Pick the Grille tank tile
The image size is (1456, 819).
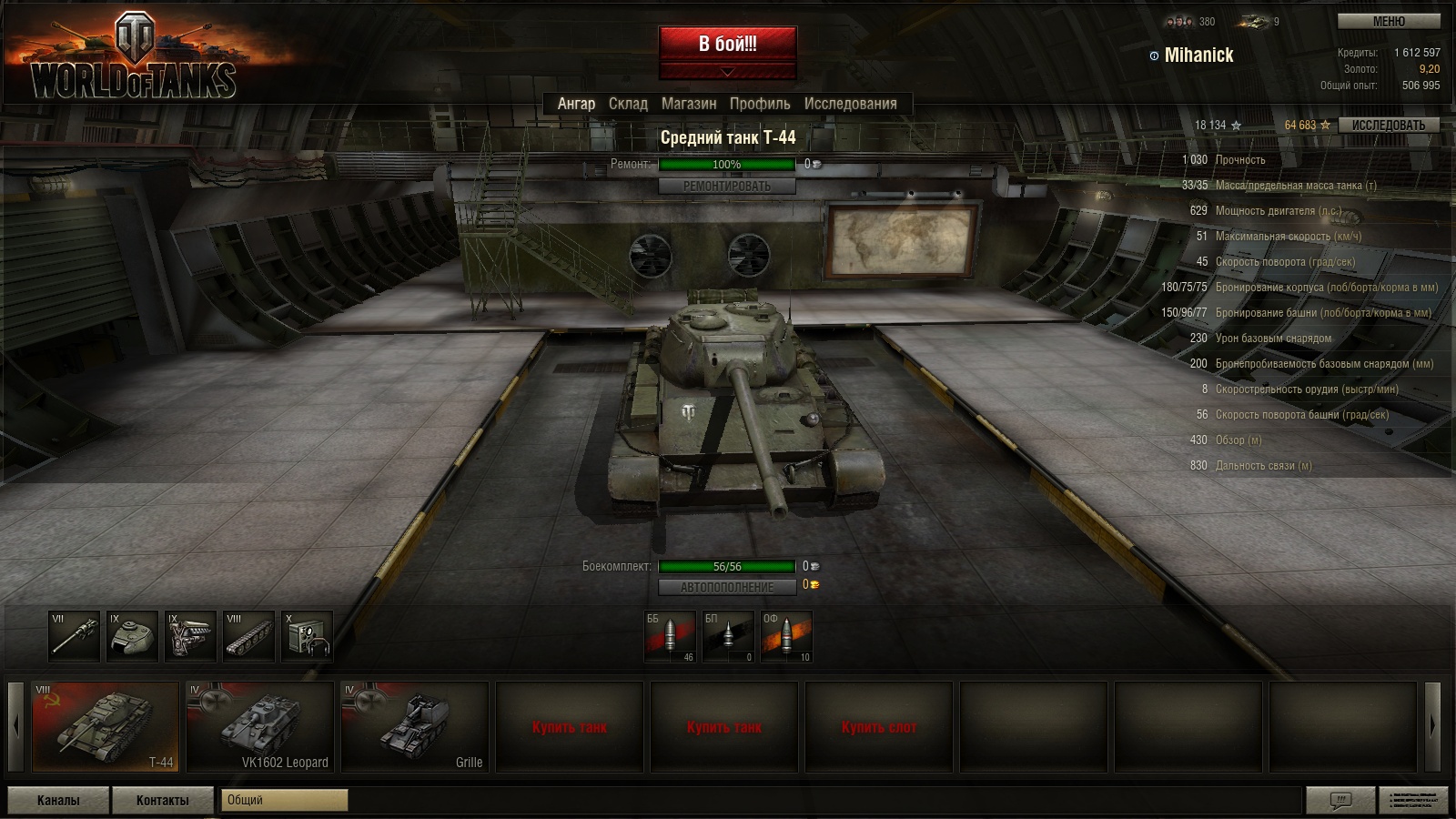pos(415,726)
